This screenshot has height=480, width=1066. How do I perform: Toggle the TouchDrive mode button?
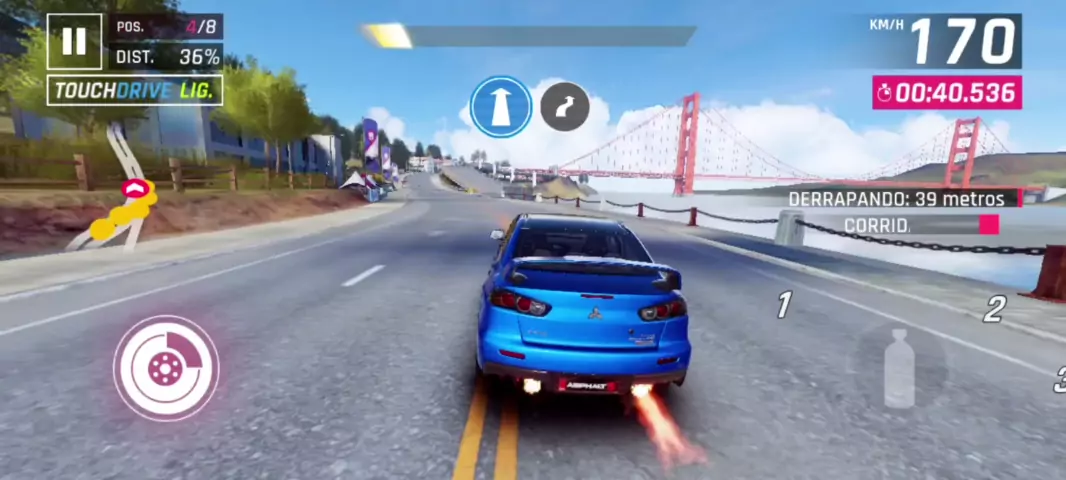134,91
